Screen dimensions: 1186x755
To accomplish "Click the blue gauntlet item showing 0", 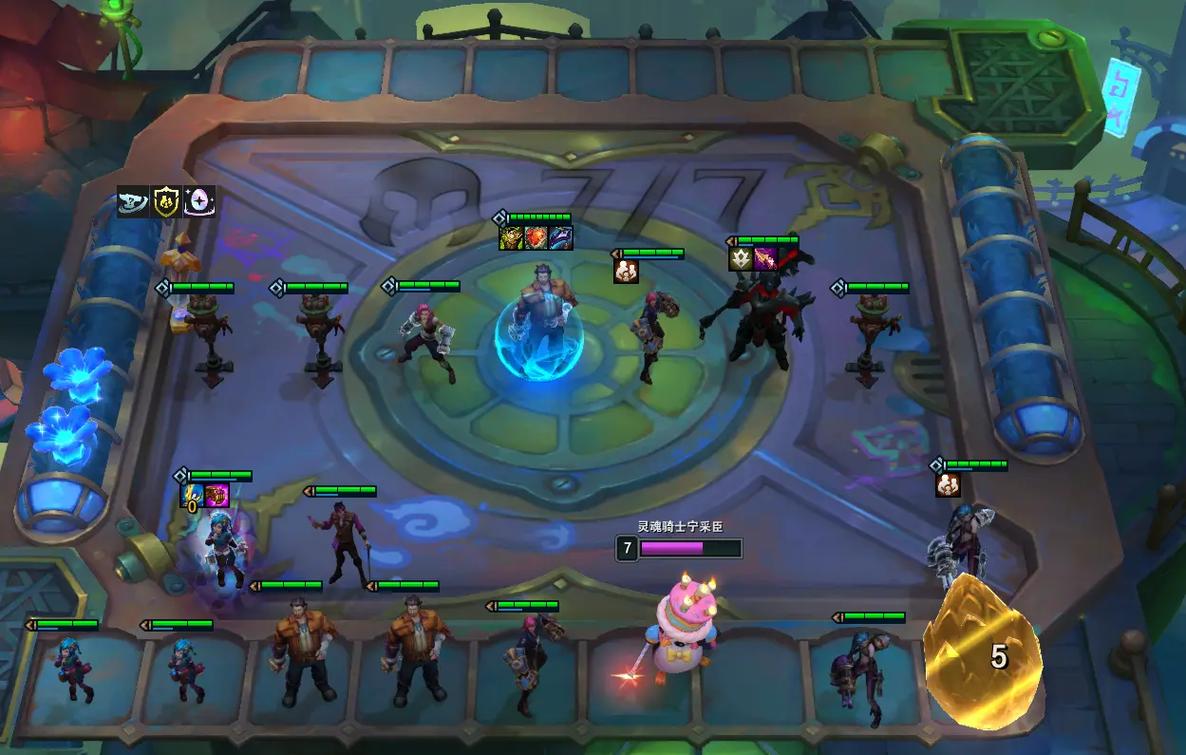I will 192,496.
